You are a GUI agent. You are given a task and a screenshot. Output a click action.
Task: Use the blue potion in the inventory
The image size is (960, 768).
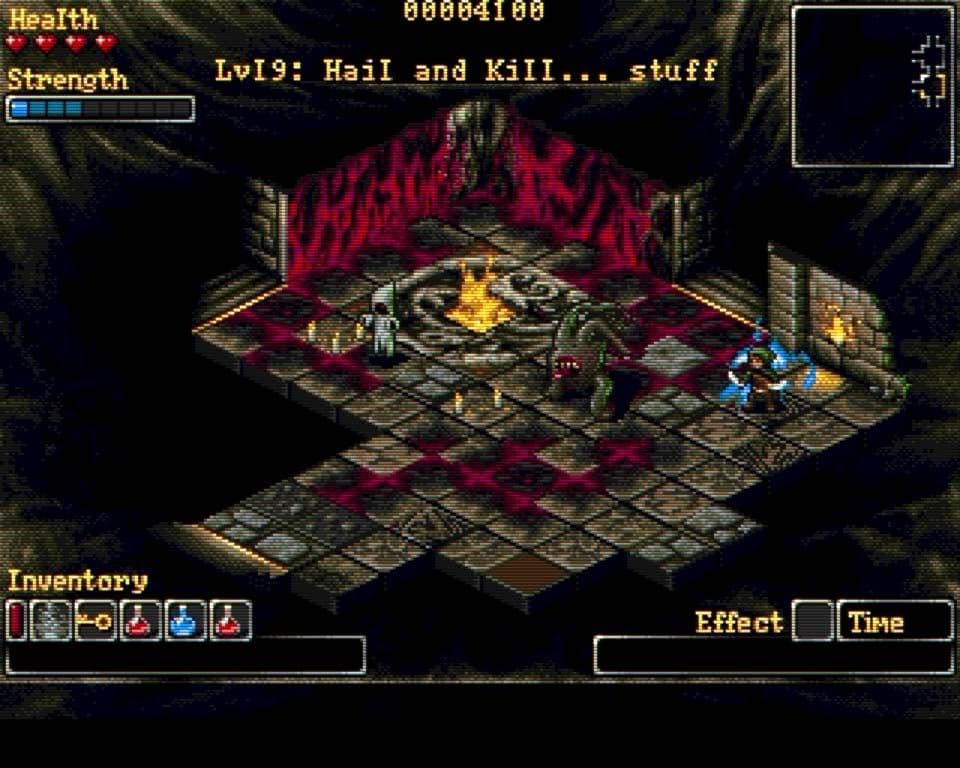(x=186, y=621)
